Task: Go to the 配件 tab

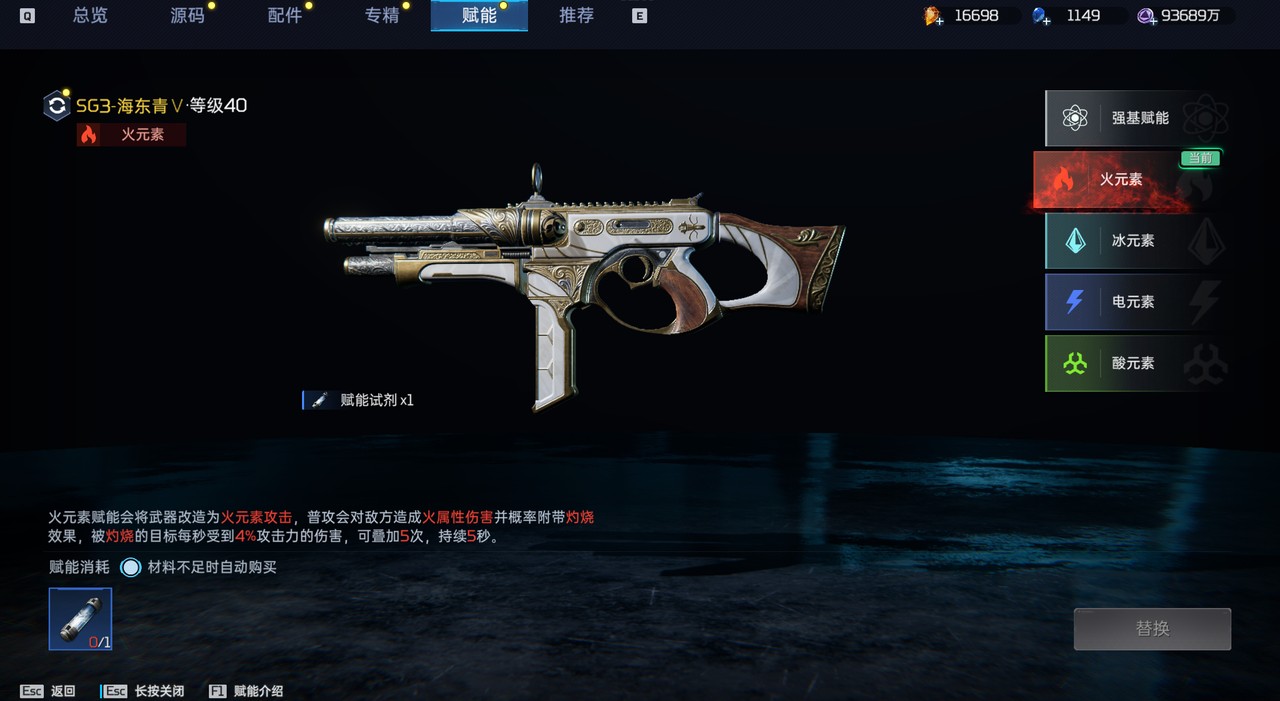Action: coord(285,16)
